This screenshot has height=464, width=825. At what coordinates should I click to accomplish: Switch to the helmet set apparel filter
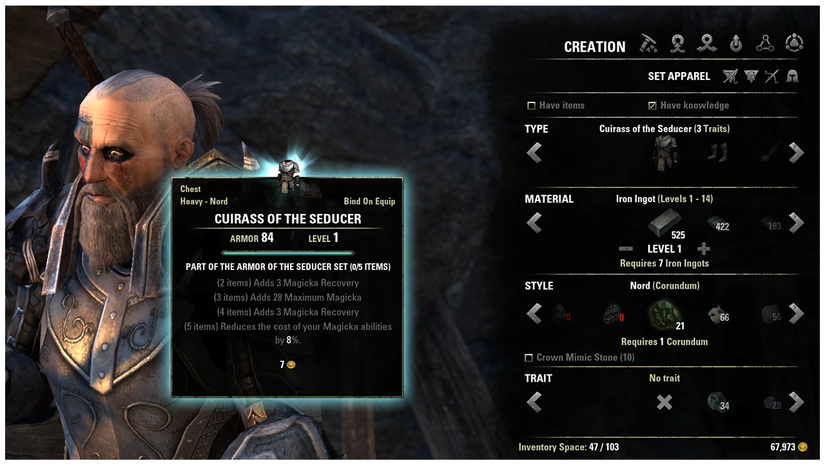click(792, 76)
